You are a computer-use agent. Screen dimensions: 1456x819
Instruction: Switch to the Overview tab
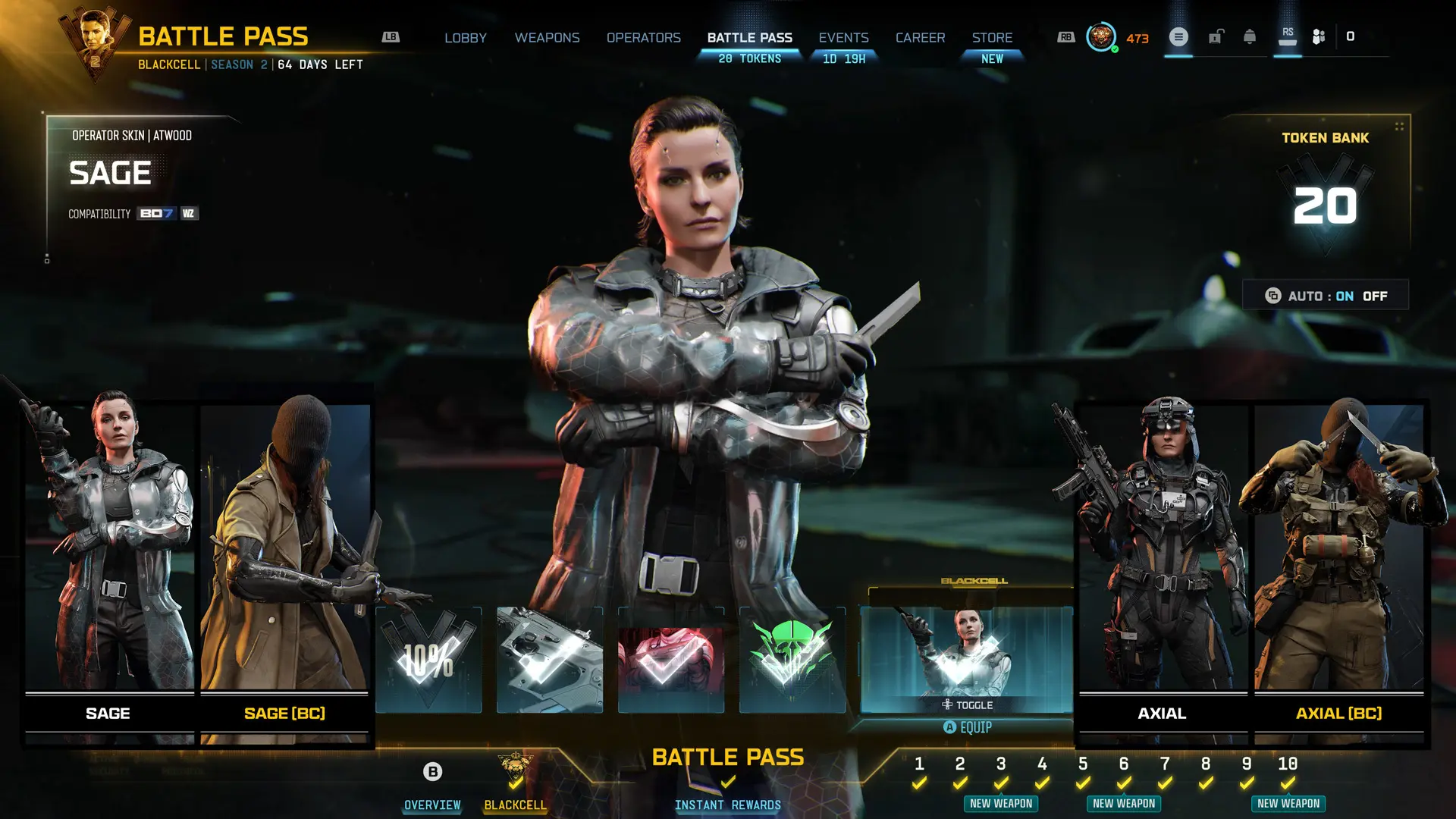point(431,805)
